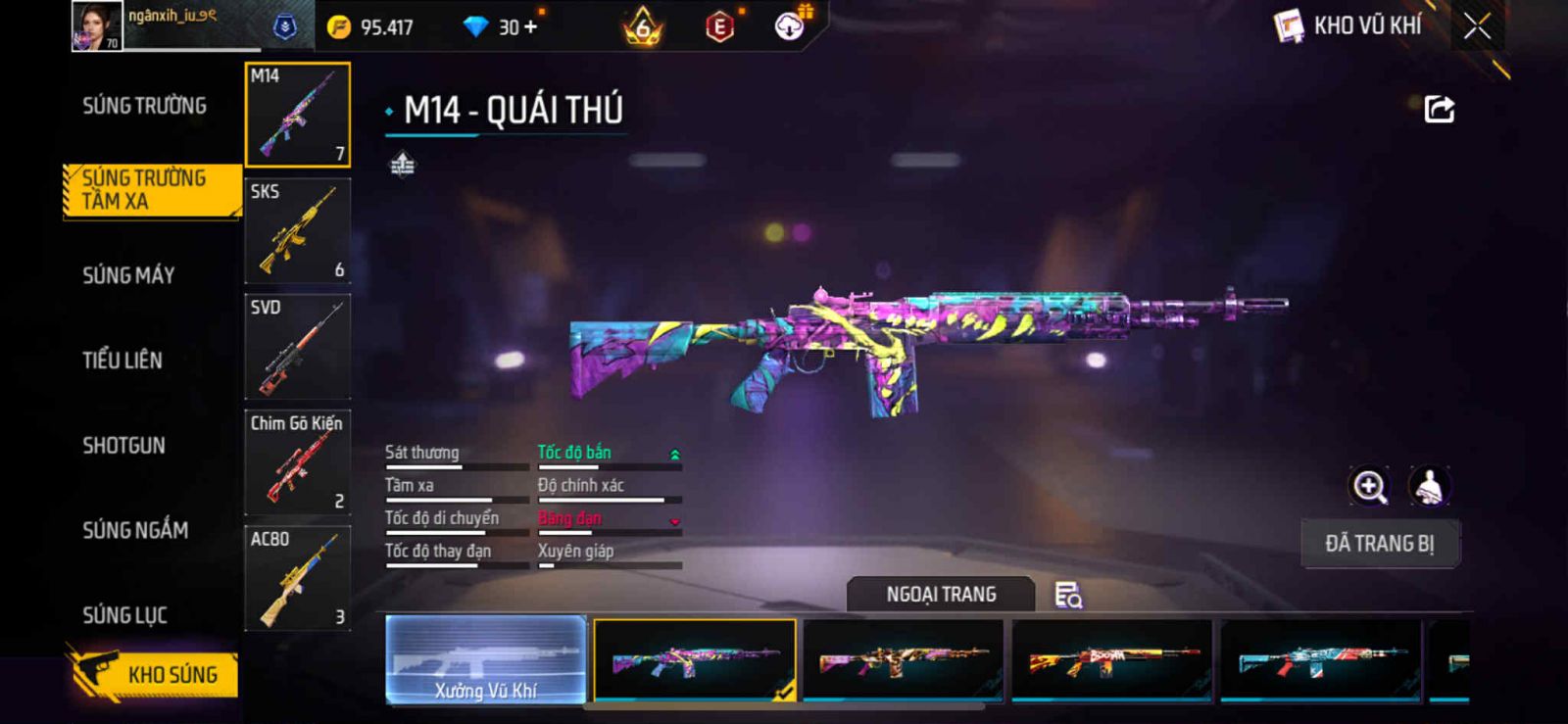
Task: Choose the SVD weapon tile
Action: [297, 347]
